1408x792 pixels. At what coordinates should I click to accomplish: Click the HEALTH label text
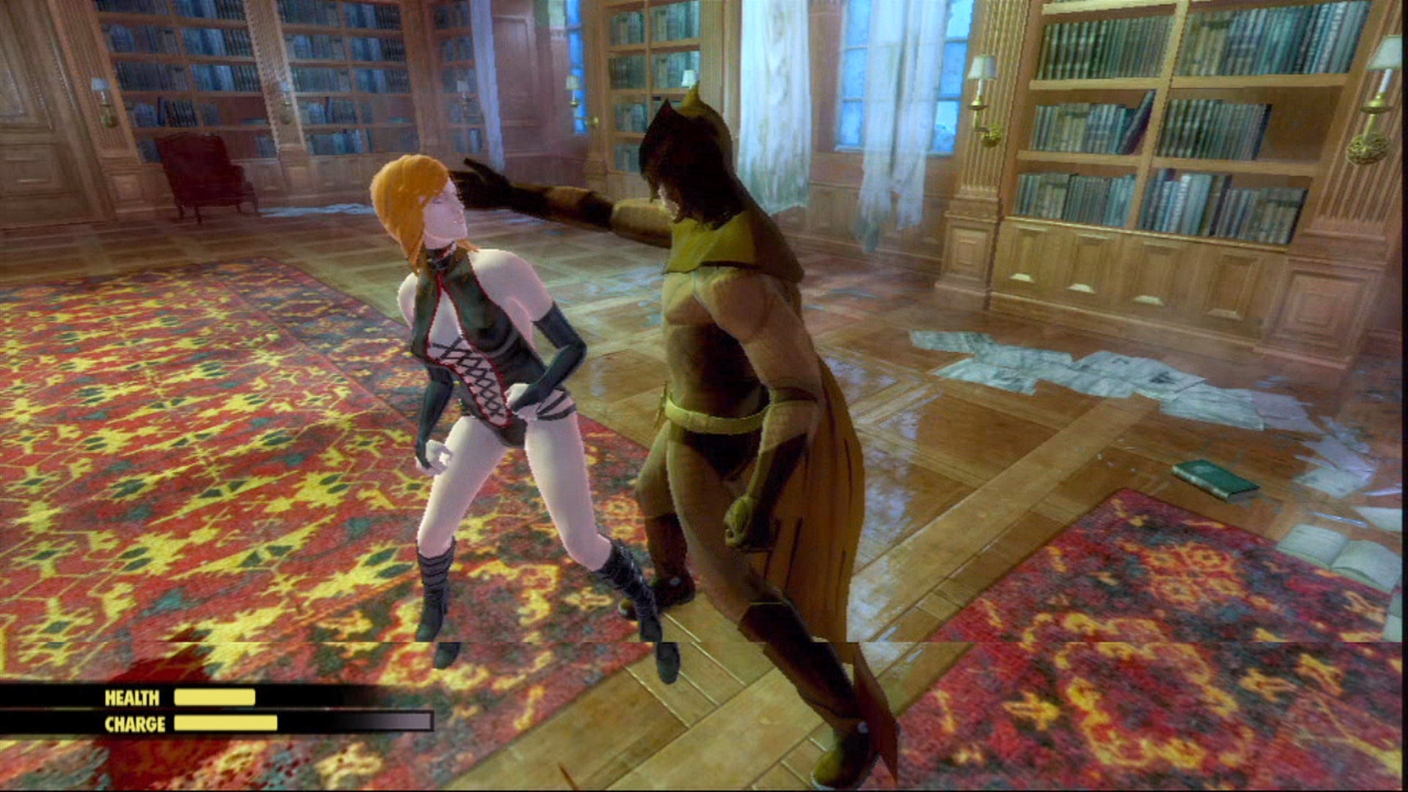(x=132, y=697)
